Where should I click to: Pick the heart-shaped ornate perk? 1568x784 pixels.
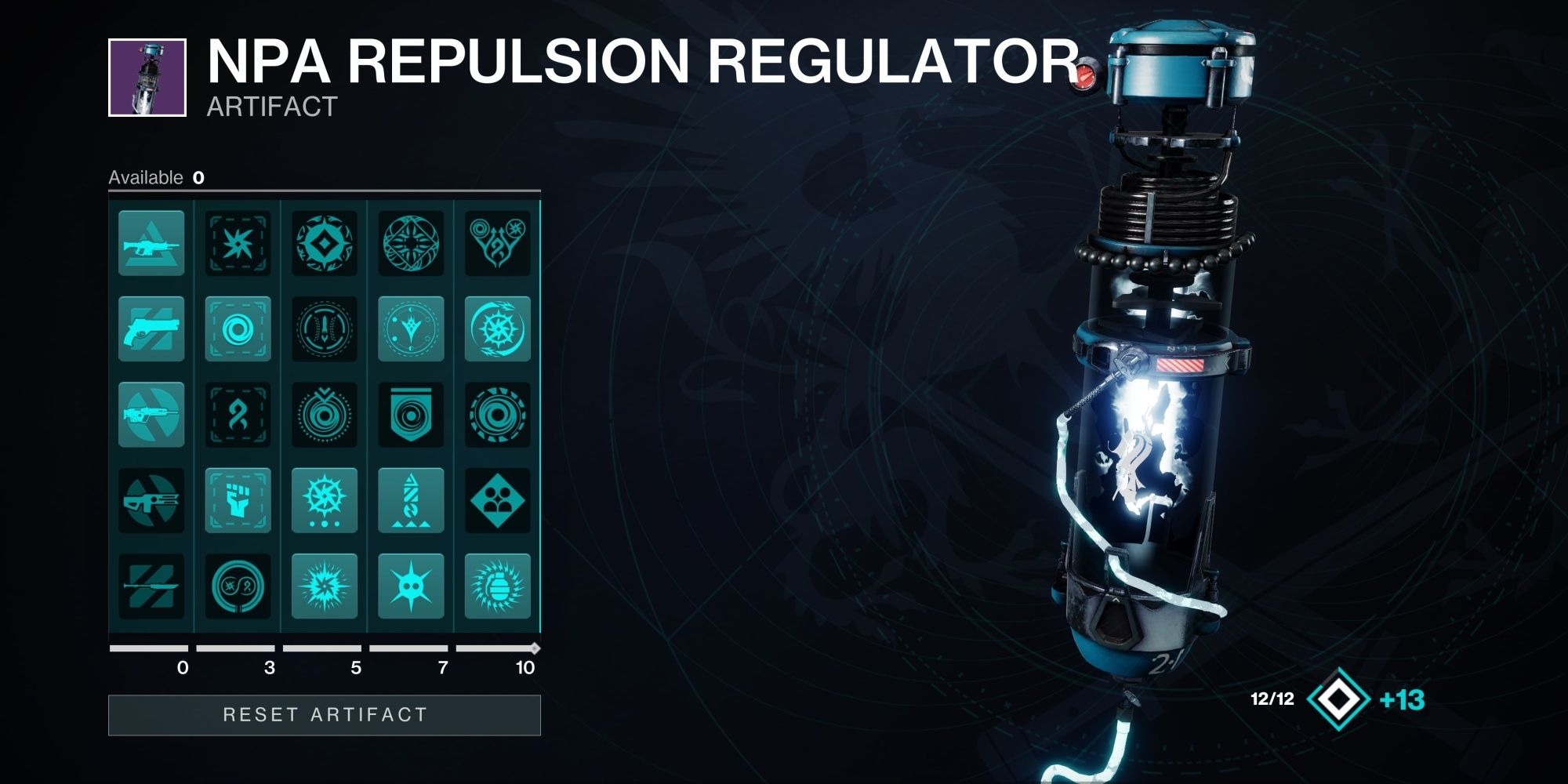pos(498,243)
